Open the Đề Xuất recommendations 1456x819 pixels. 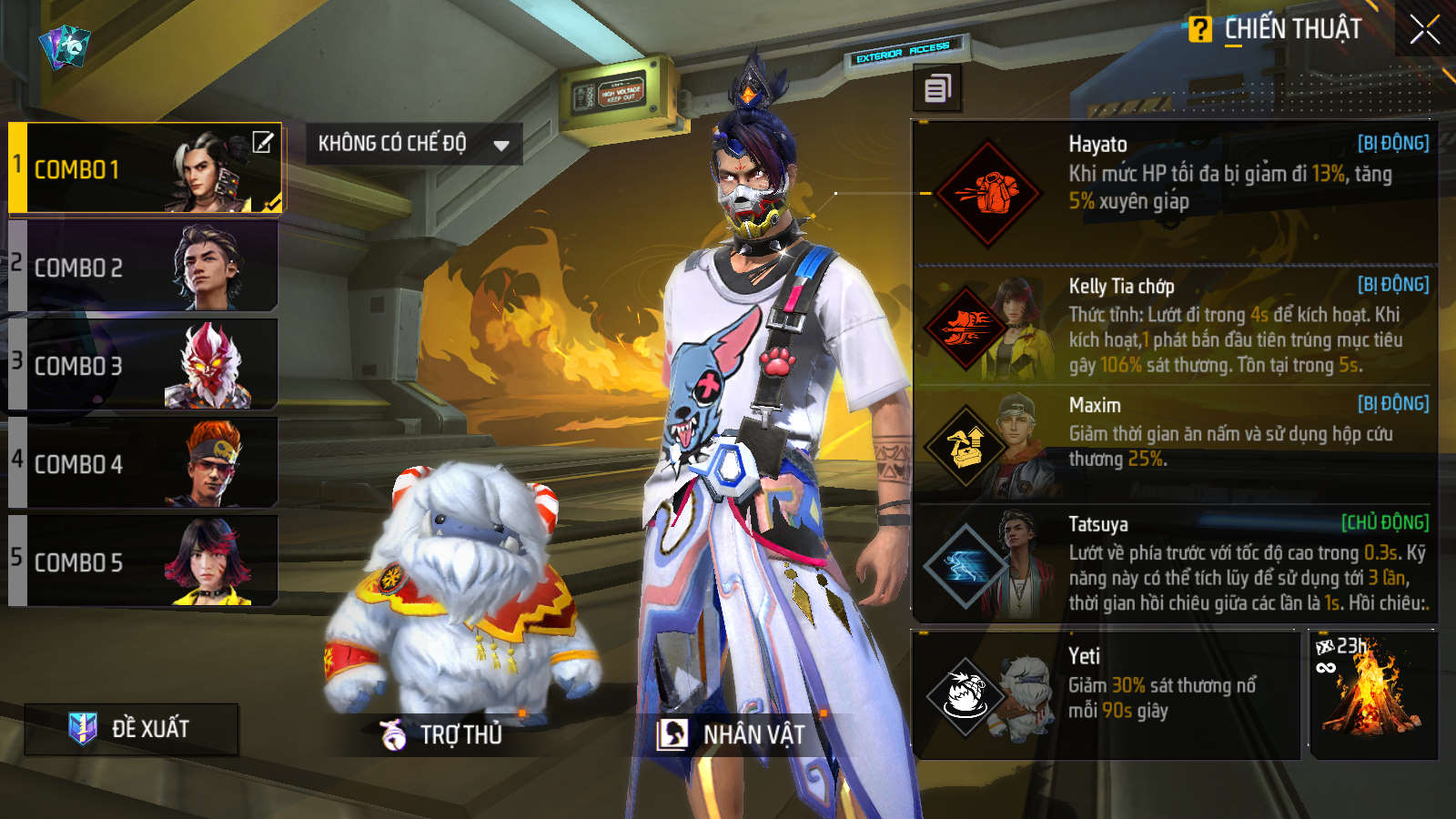[x=132, y=728]
